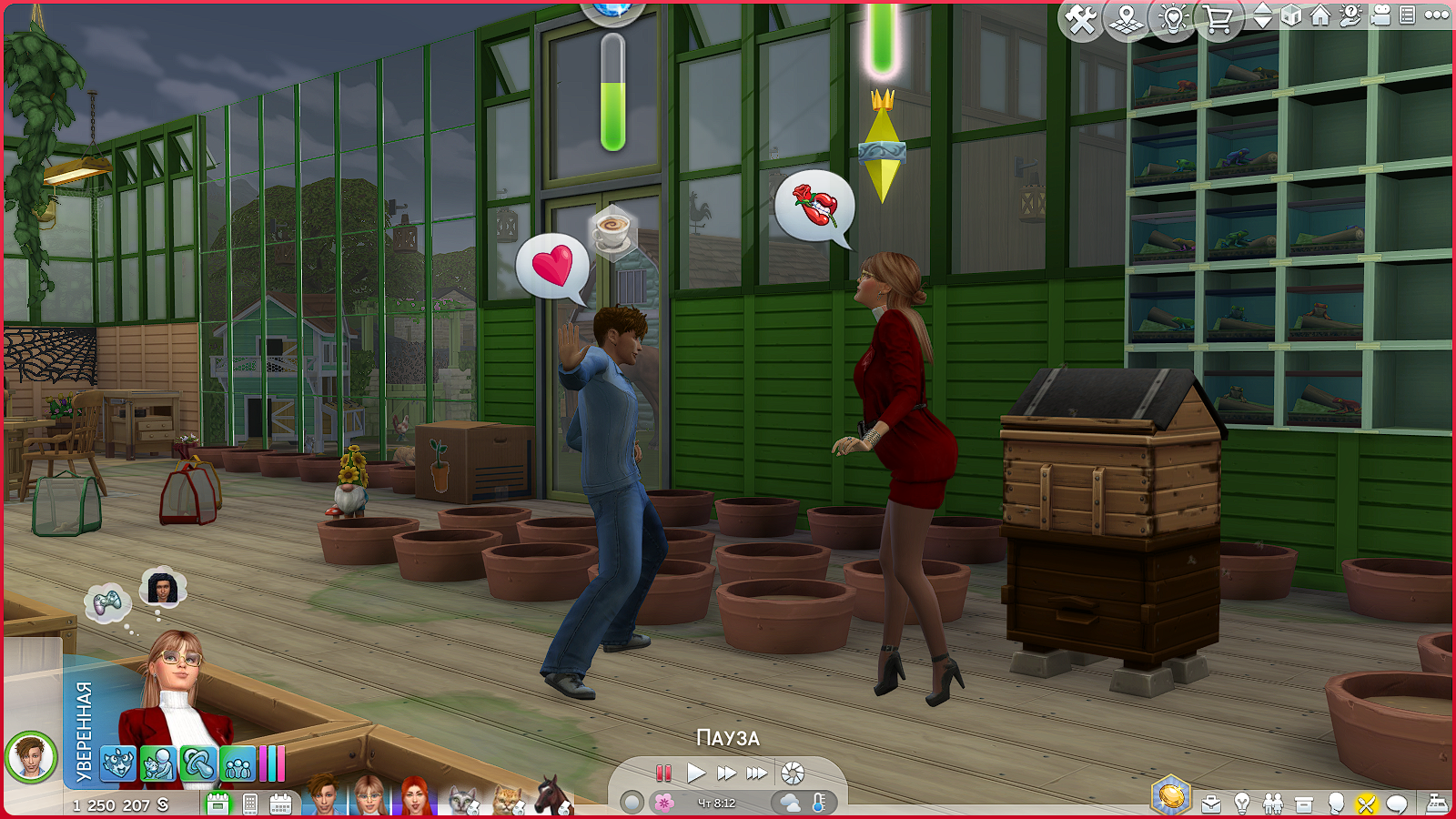Resume game at normal play speed
Screen dimensions: 1456x819
[696, 773]
